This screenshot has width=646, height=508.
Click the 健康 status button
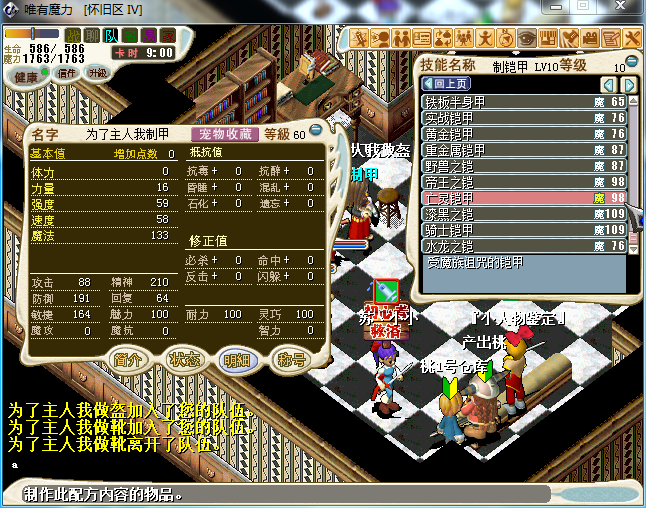pyautogui.click(x=27, y=77)
